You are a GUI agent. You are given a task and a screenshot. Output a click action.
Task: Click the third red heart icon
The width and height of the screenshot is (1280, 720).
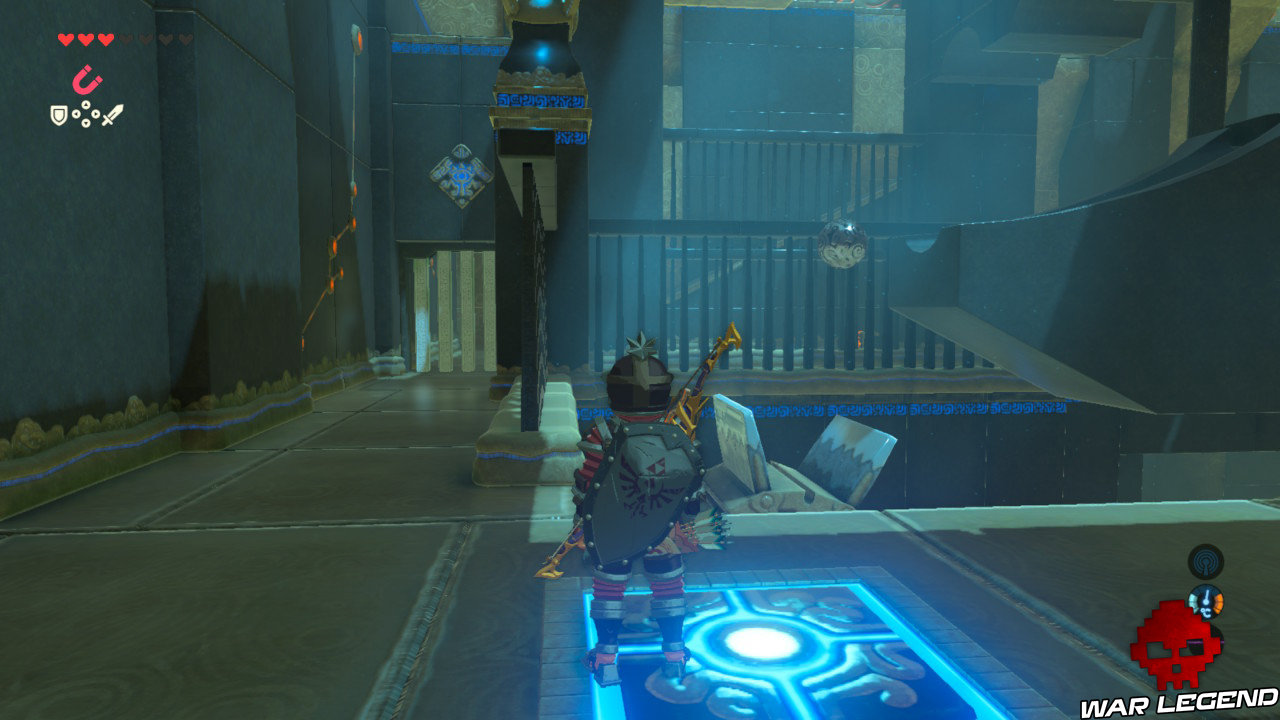(105, 40)
